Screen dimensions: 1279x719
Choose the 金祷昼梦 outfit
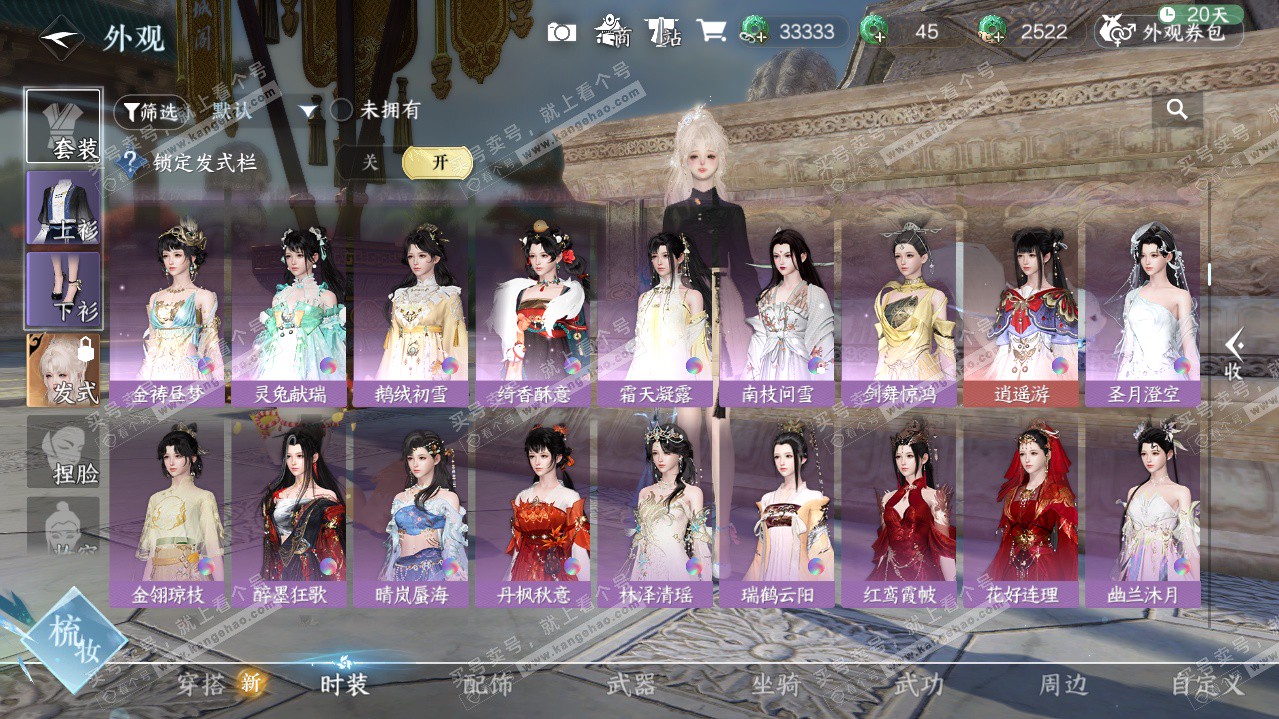tap(167, 312)
